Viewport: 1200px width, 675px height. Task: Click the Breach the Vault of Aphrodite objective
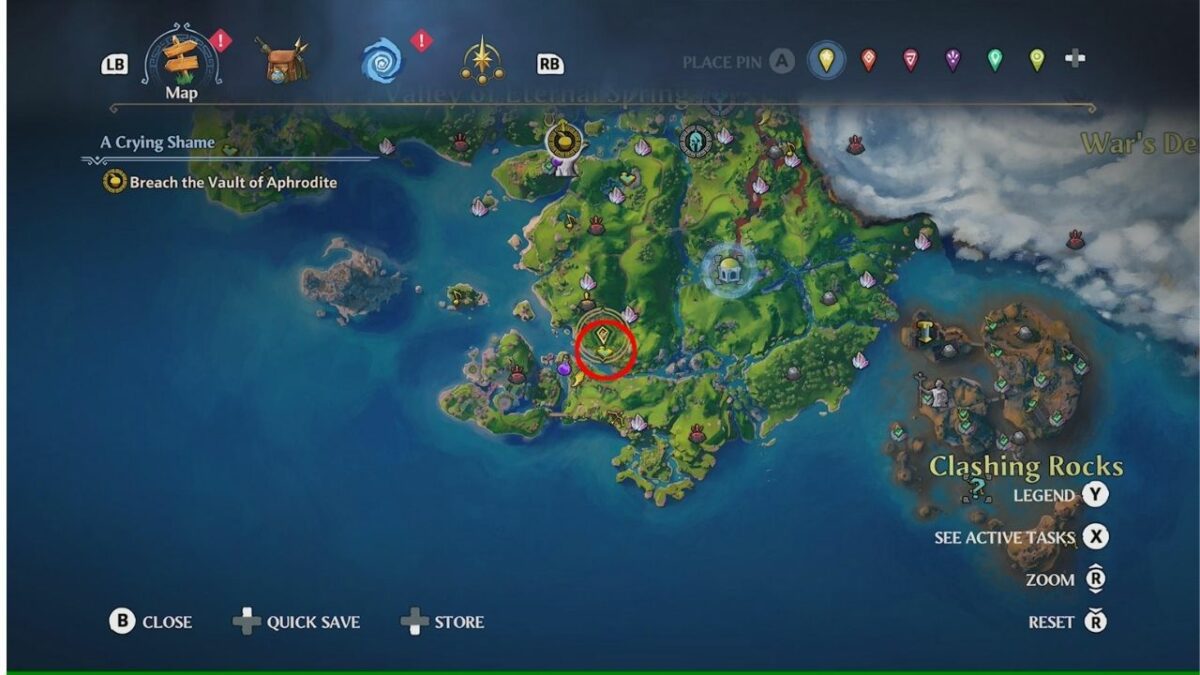(x=232, y=183)
